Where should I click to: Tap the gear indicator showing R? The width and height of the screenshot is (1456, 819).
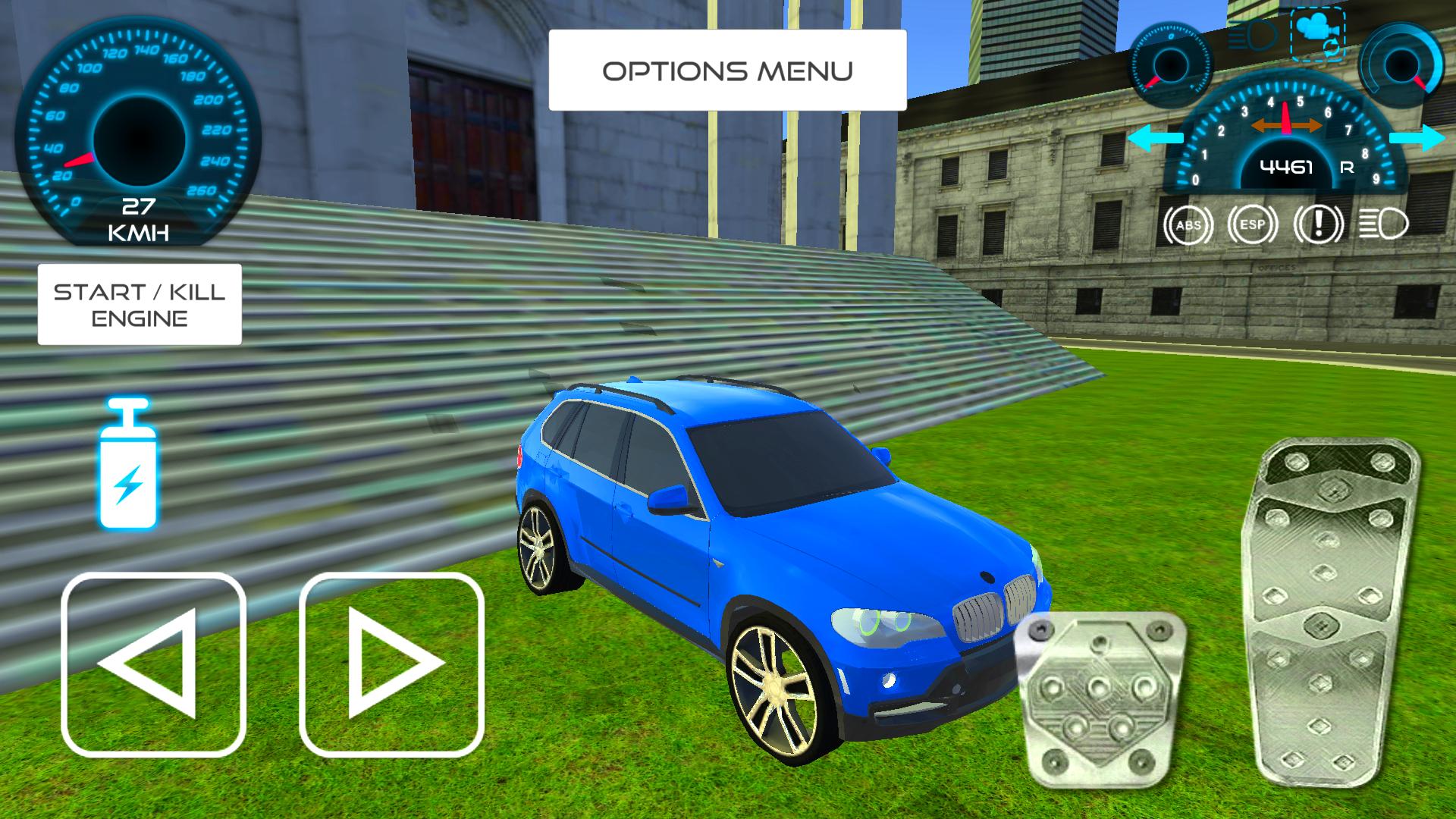(1348, 170)
